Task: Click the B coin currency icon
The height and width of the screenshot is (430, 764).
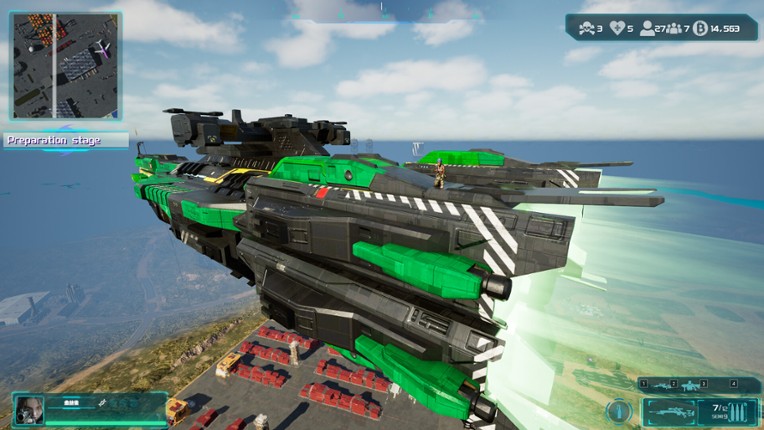Action: 698,28
